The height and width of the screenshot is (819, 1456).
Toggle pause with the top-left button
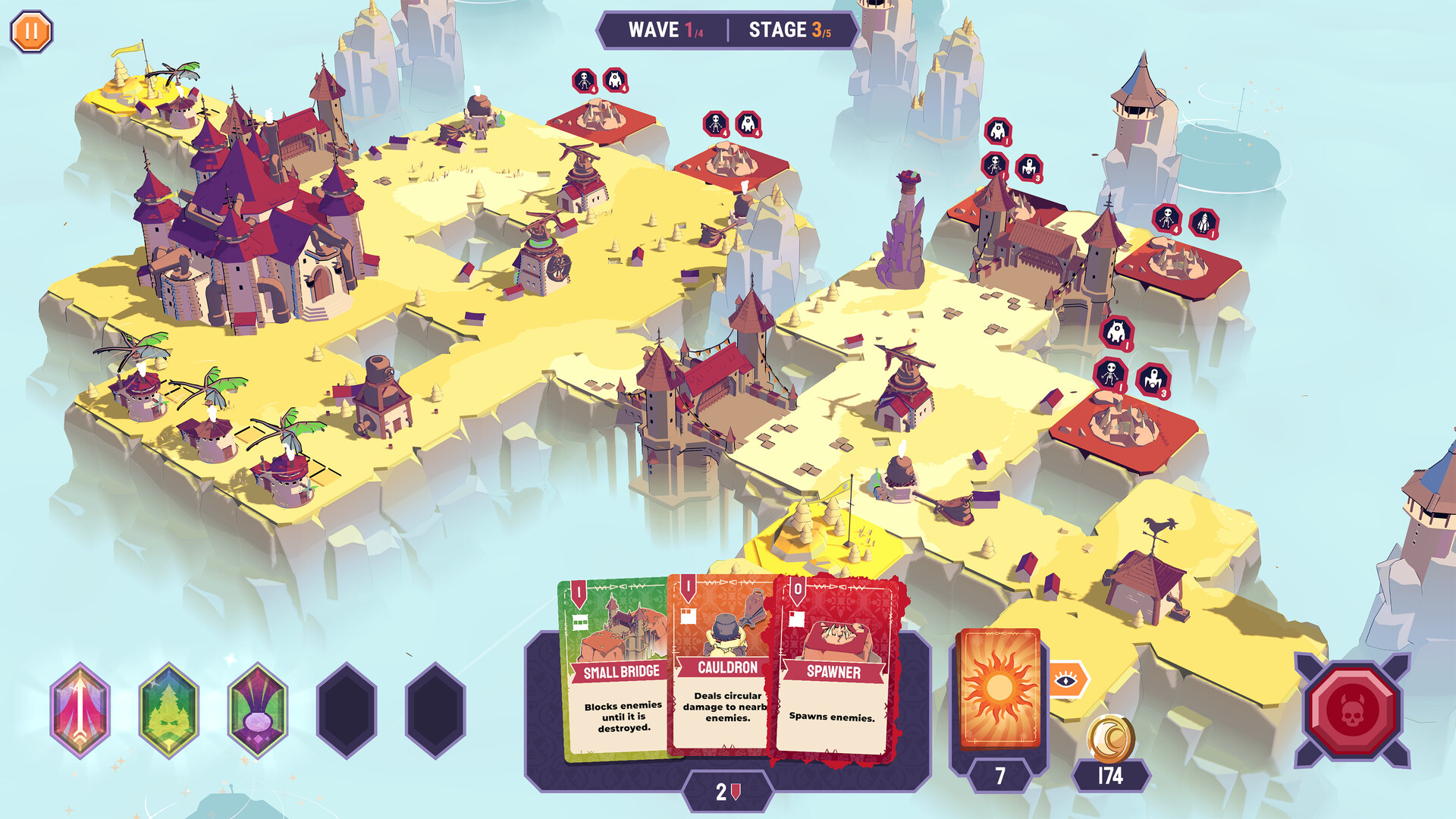coord(31,31)
